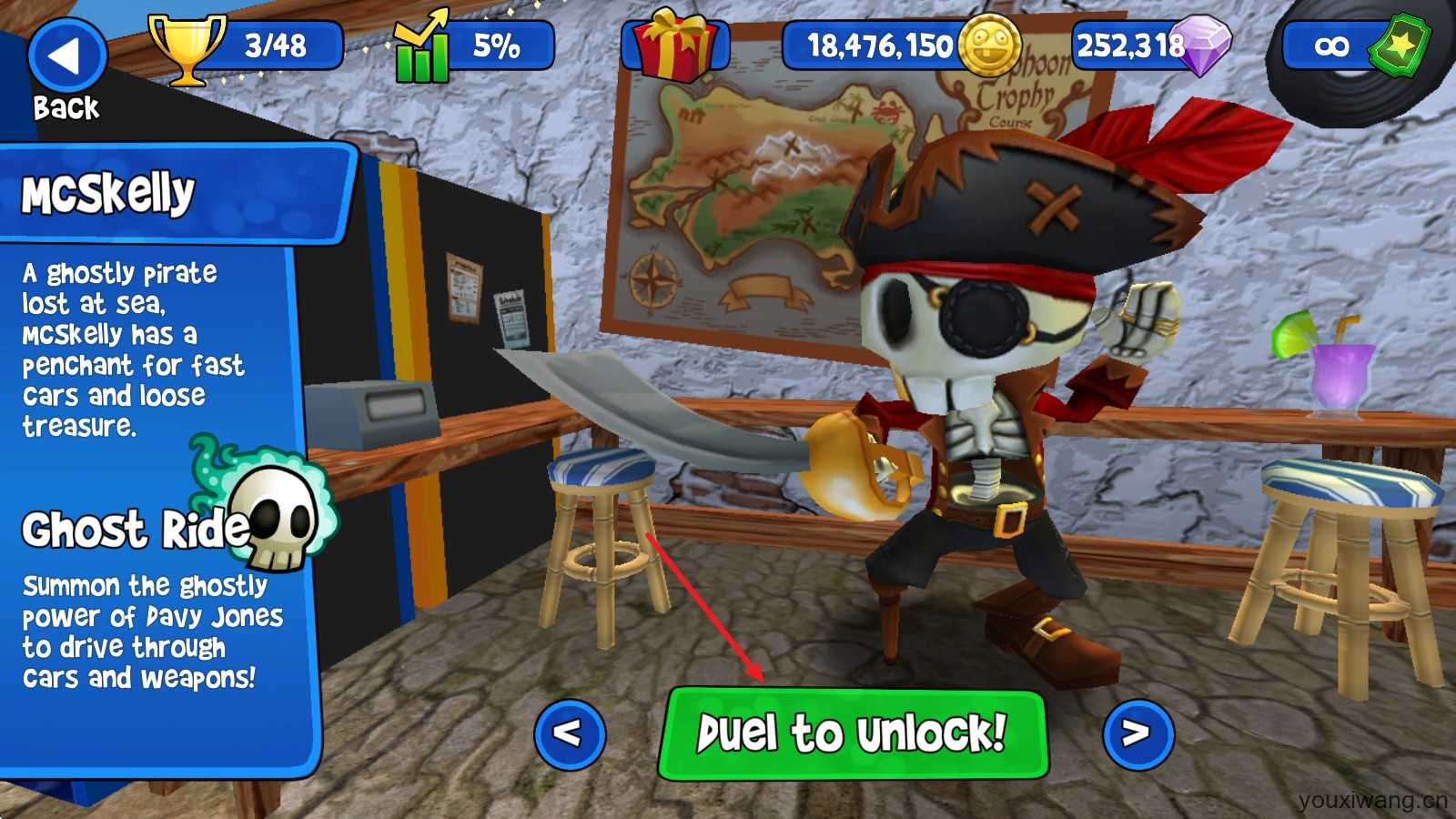Open the green bar-chart progress stats
The image size is (1456, 819).
(422, 47)
